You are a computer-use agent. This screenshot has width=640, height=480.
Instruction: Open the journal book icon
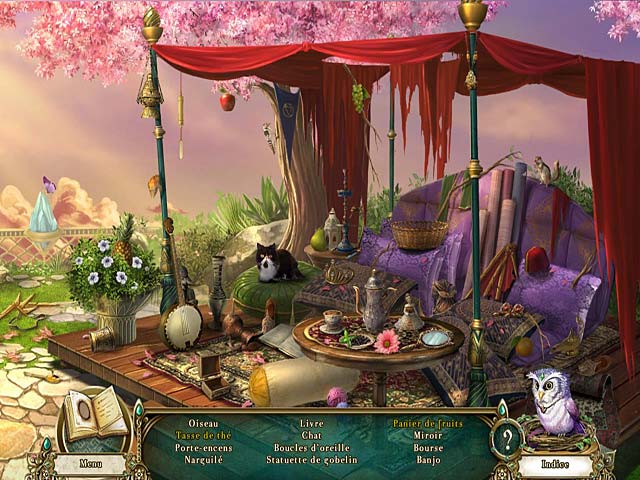pyautogui.click(x=95, y=414)
